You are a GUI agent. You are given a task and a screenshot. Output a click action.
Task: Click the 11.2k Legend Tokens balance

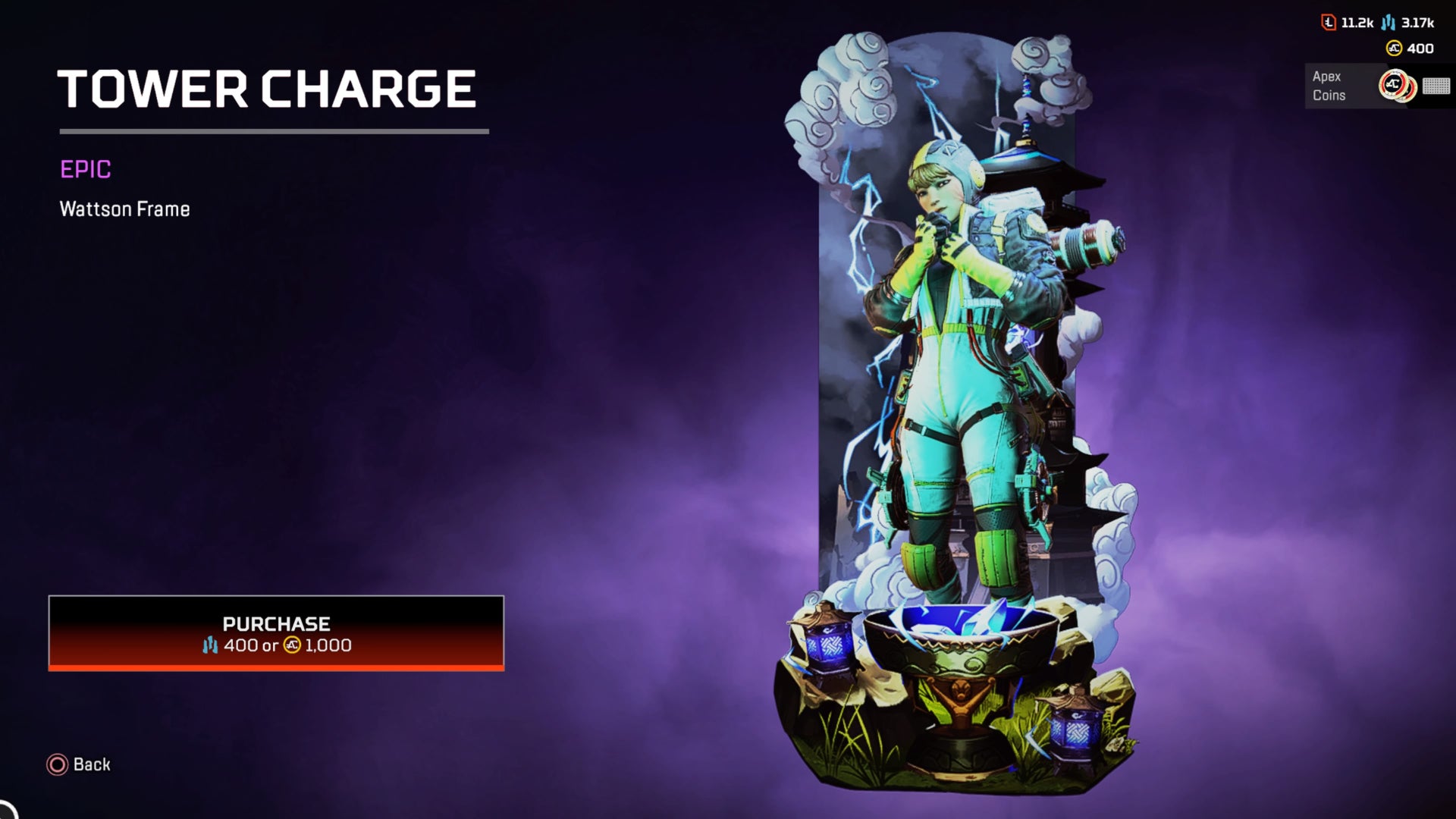pos(1358,23)
